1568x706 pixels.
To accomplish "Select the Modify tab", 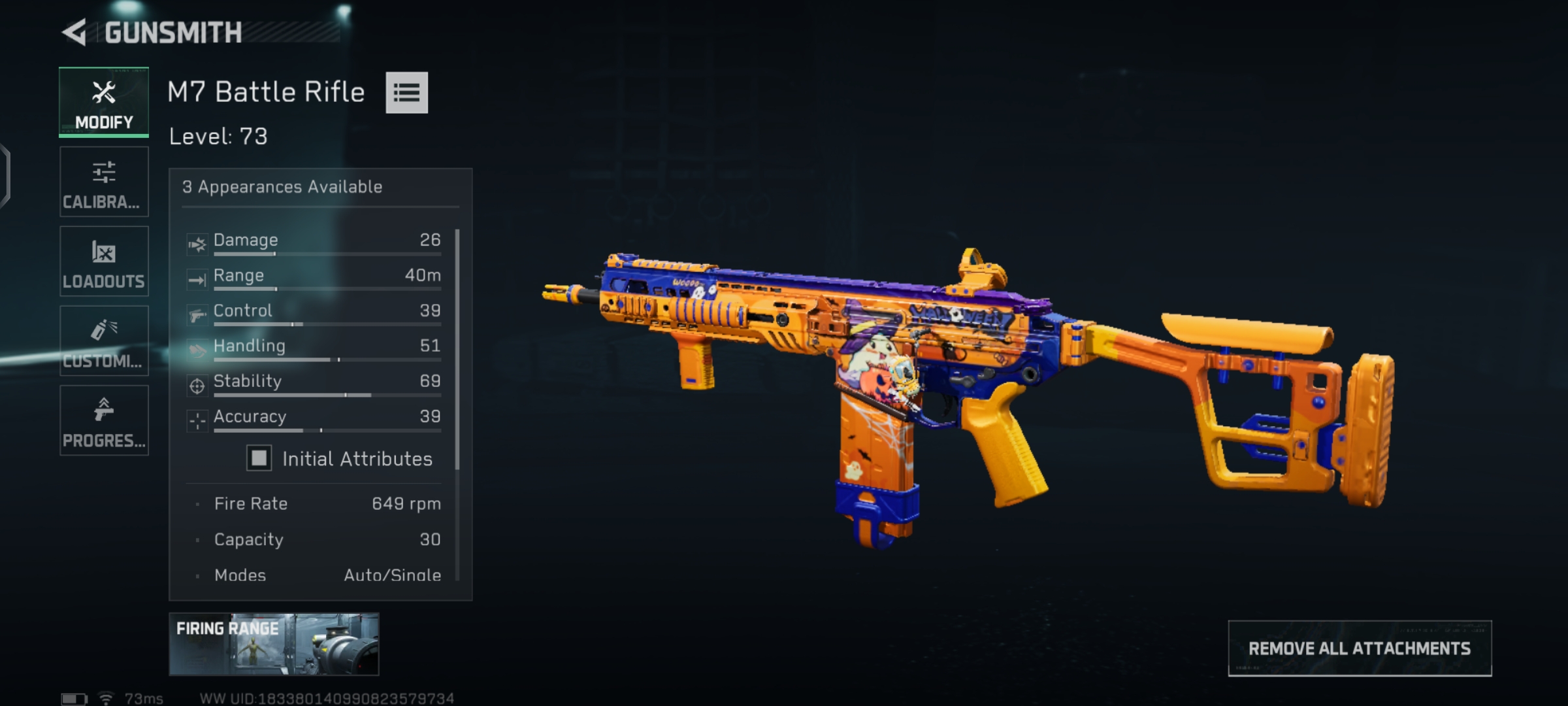I will coord(104,102).
